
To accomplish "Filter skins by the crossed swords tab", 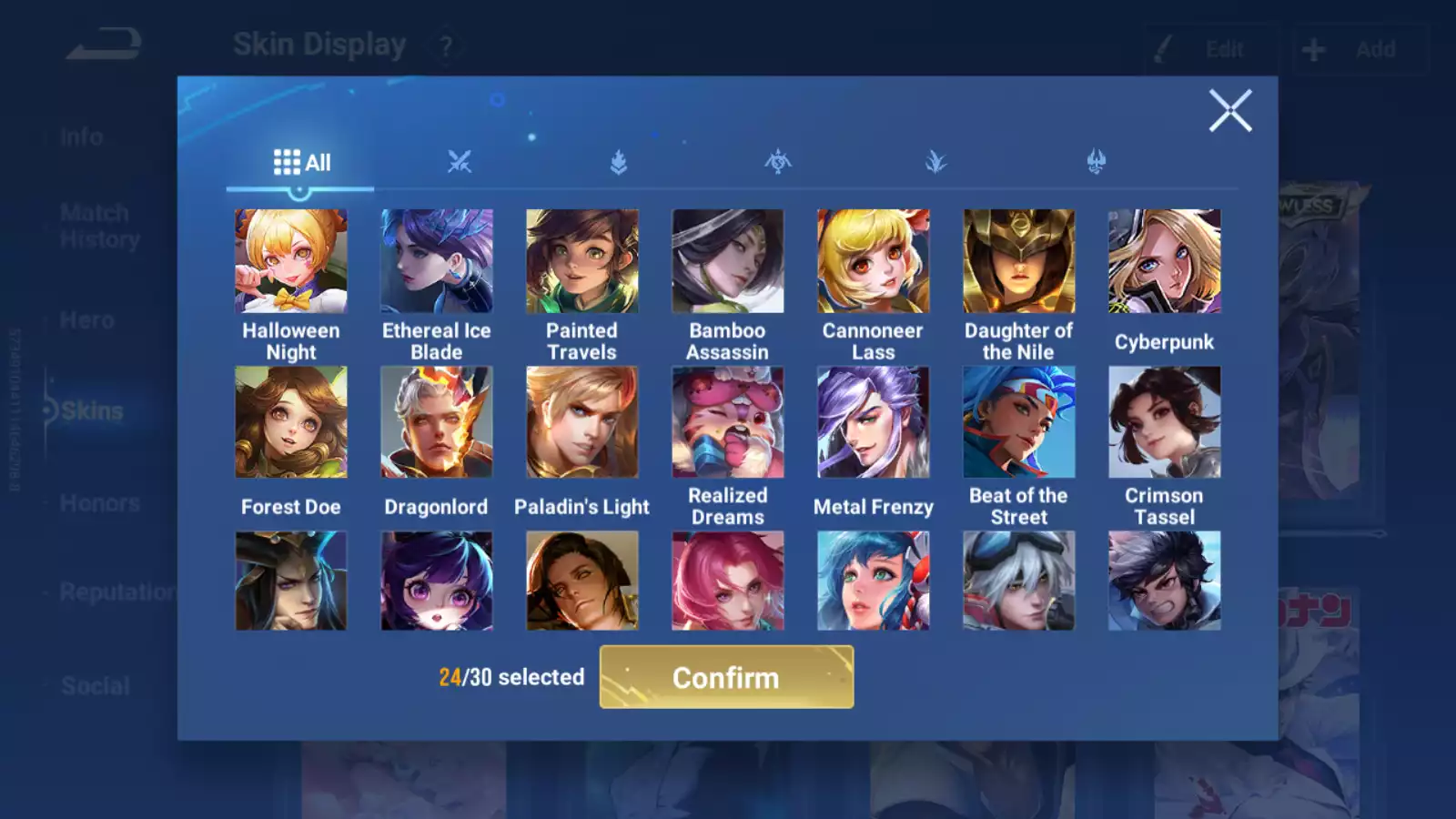I will pos(460,163).
